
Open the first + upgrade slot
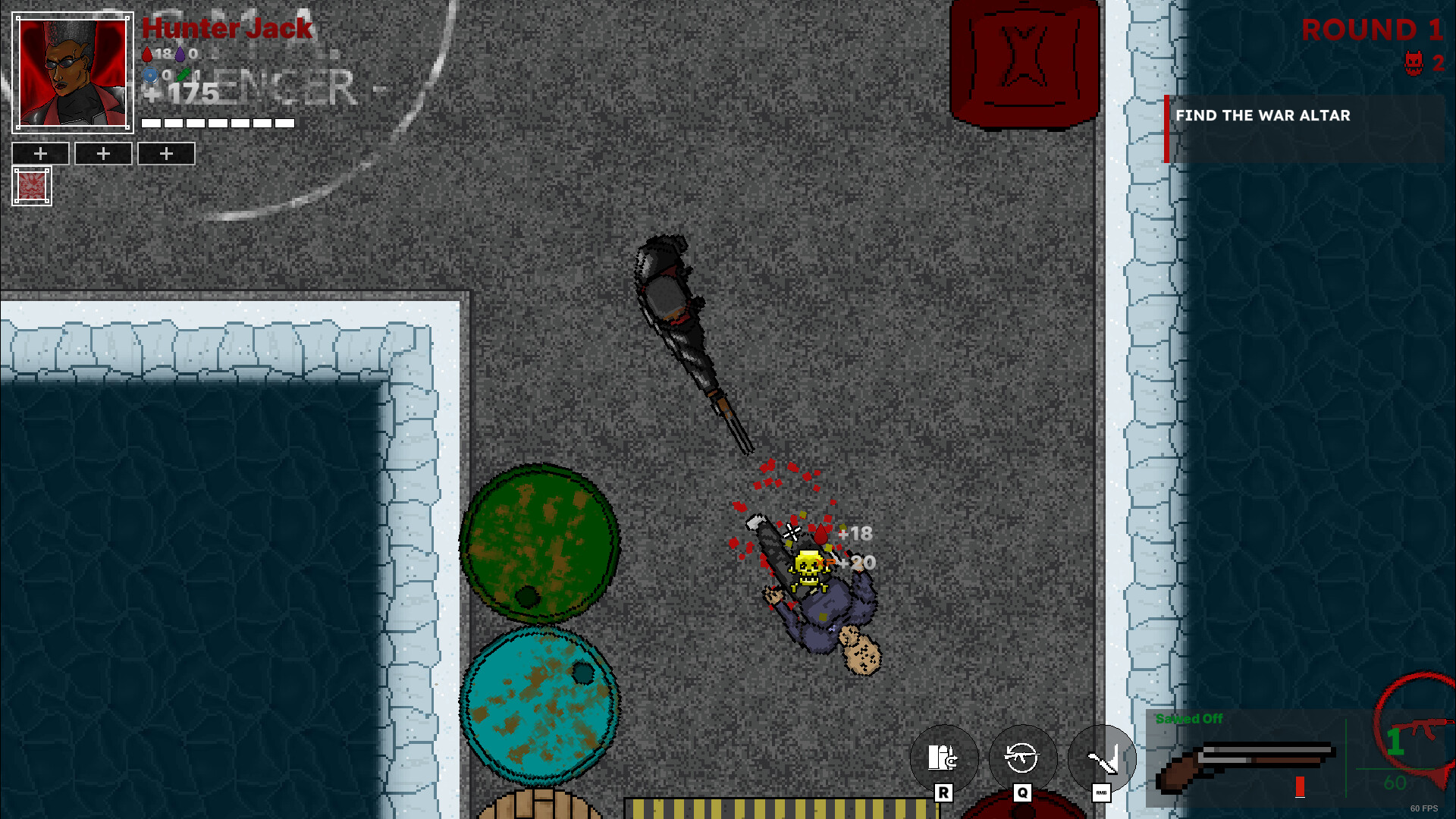pos(40,153)
